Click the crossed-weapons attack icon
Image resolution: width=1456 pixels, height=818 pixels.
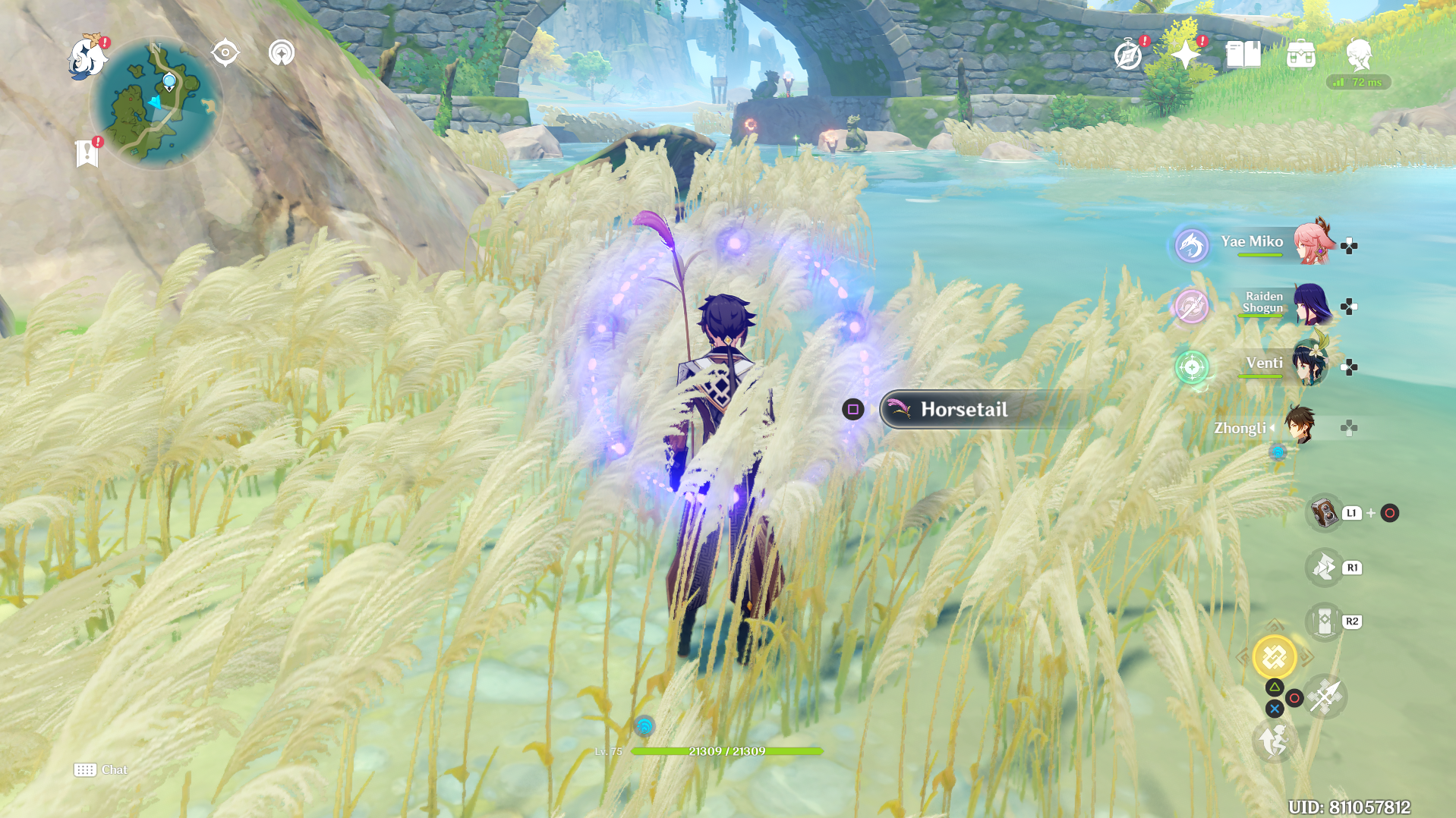[1325, 697]
